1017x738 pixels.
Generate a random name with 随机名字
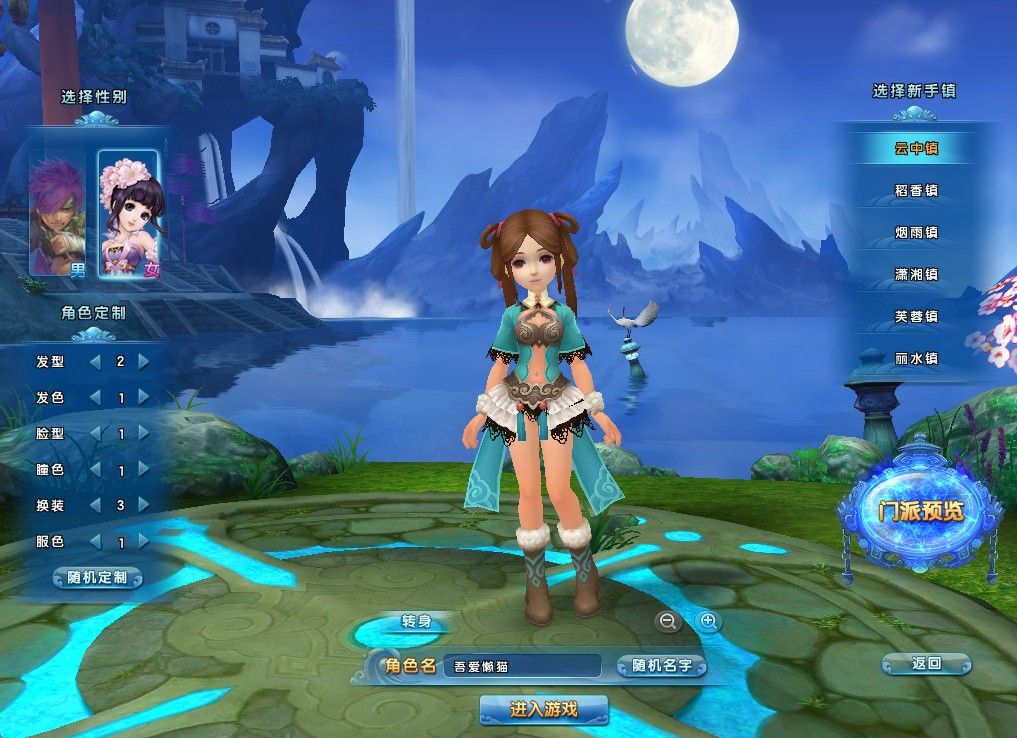[x=662, y=666]
